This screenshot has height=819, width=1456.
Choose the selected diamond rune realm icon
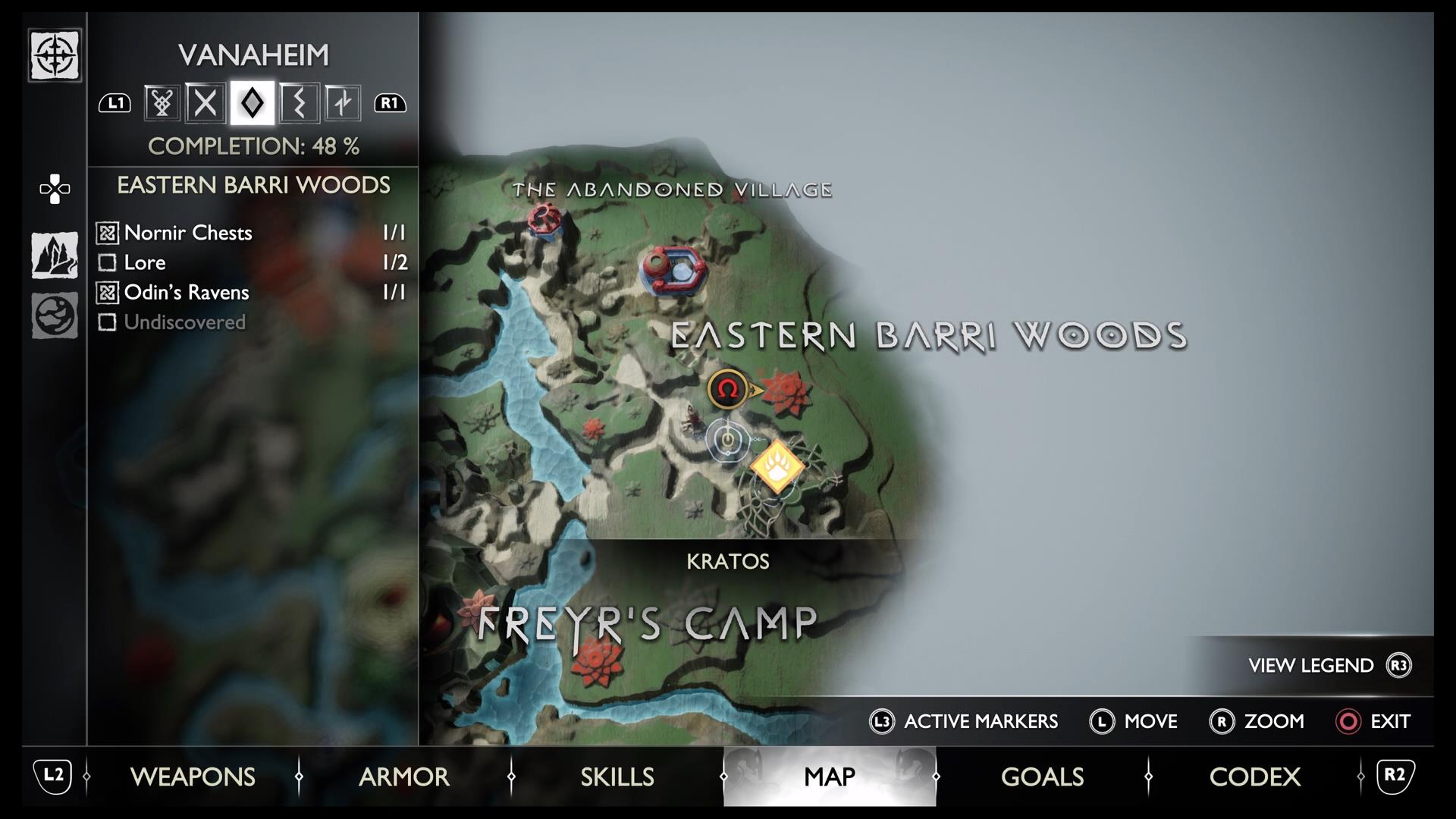tap(252, 102)
